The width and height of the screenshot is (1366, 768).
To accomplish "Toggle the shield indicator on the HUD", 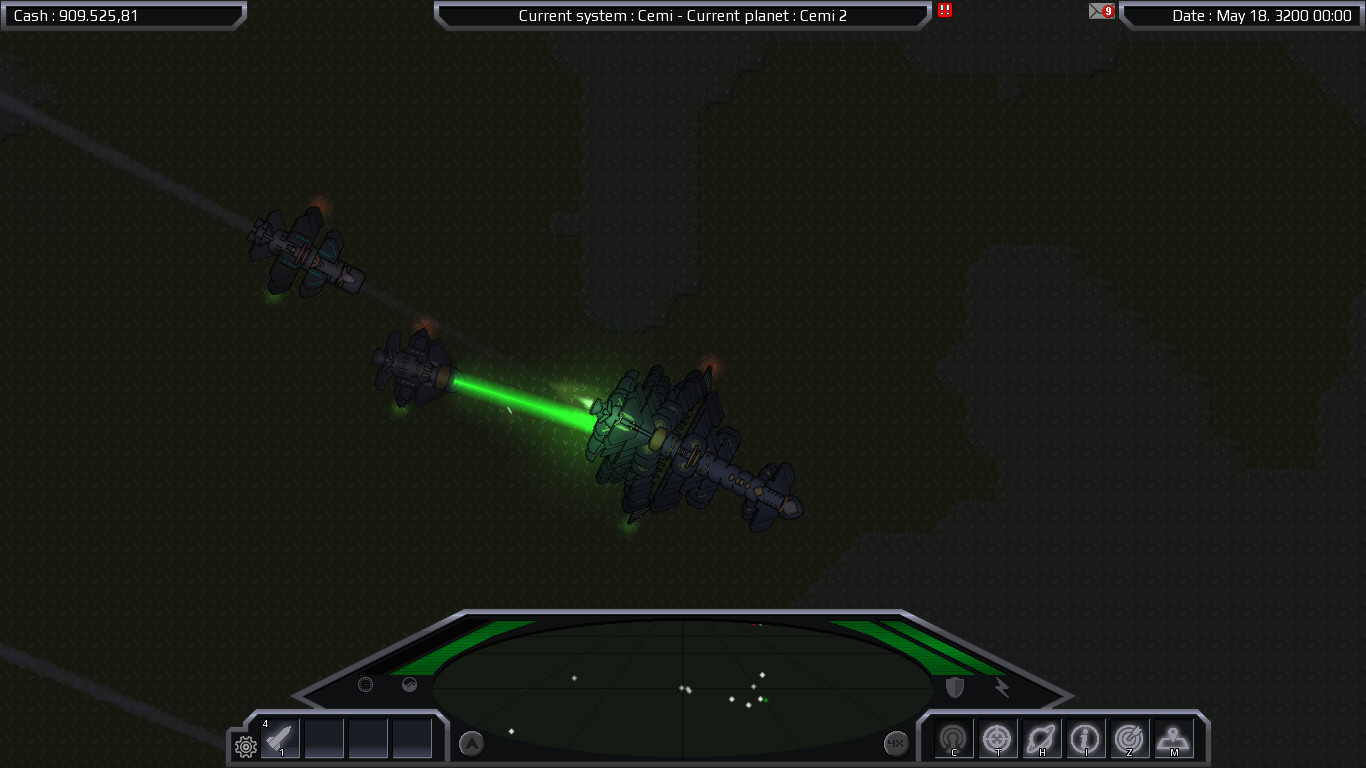I will (x=952, y=686).
